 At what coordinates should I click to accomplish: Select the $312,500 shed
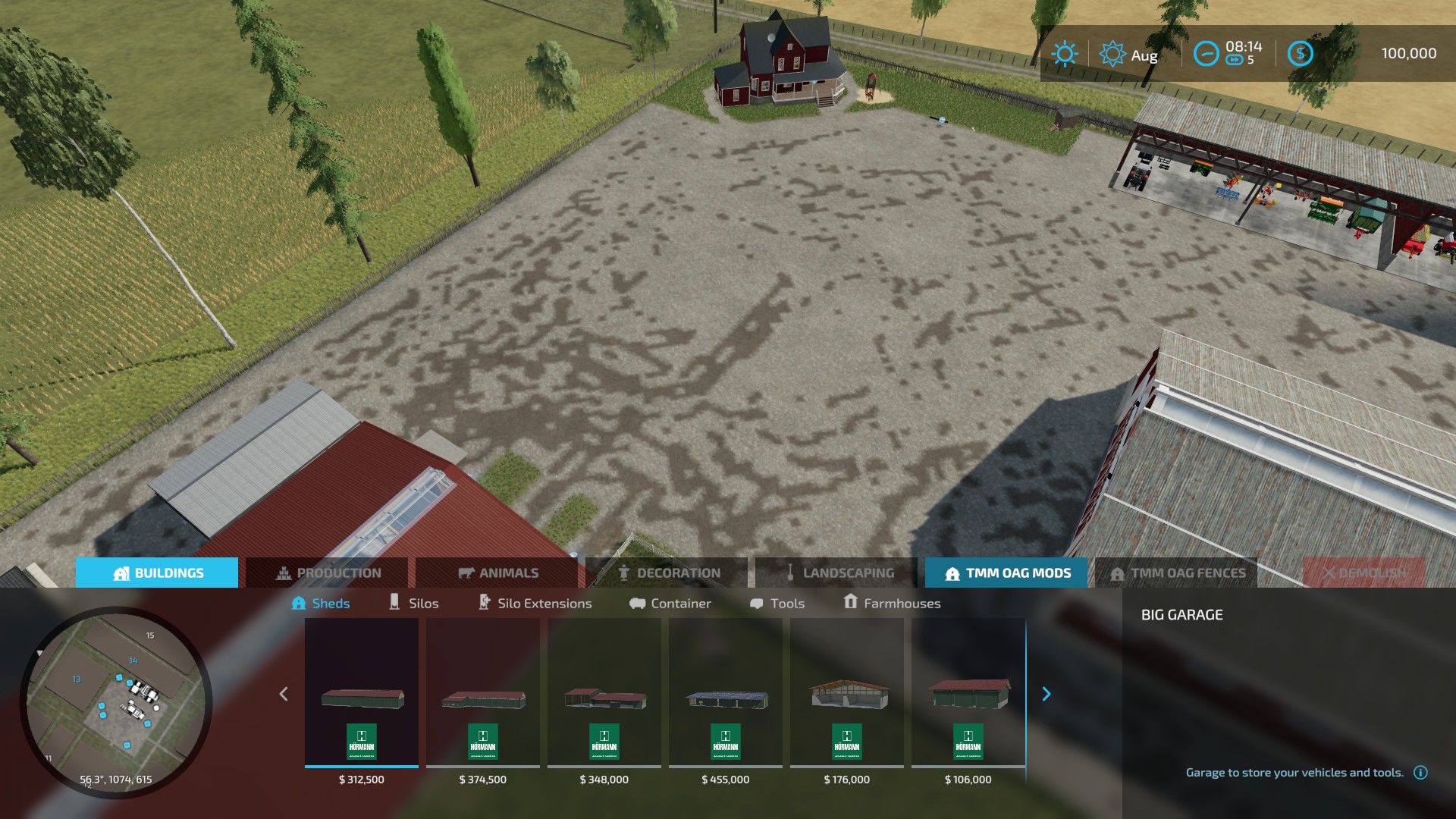tap(362, 698)
